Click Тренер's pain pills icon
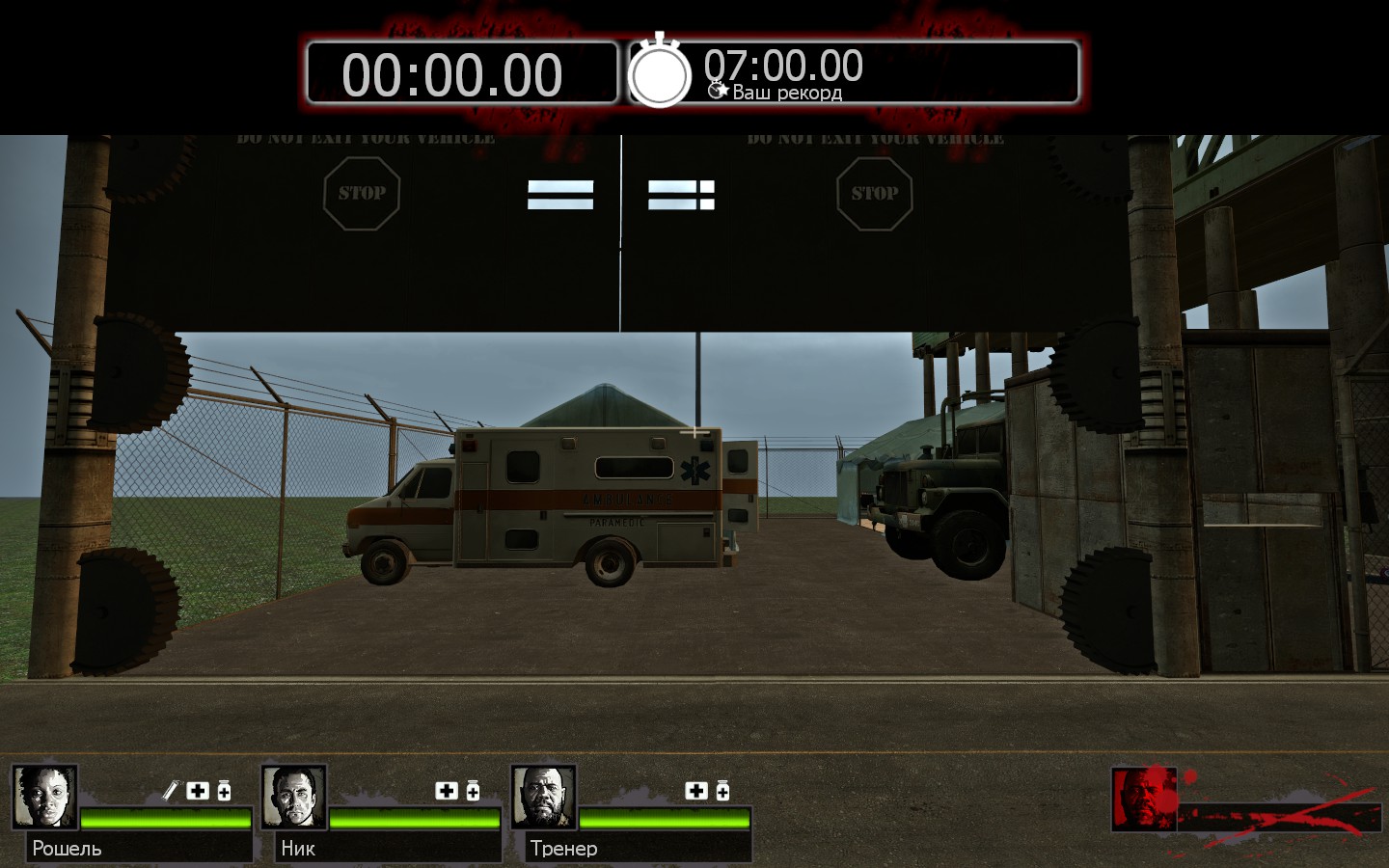1389x868 pixels. 722,791
